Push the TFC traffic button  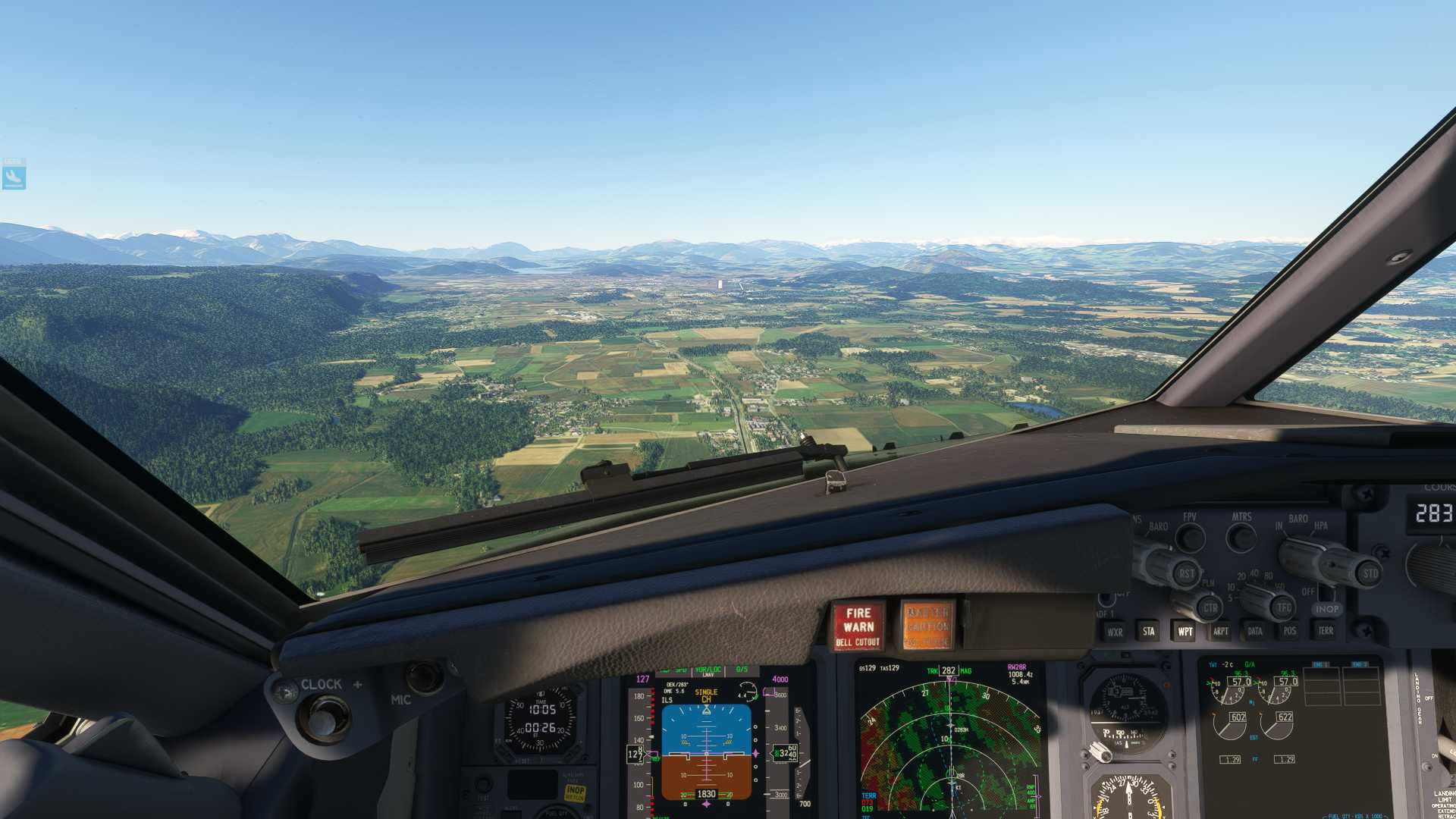[1283, 607]
